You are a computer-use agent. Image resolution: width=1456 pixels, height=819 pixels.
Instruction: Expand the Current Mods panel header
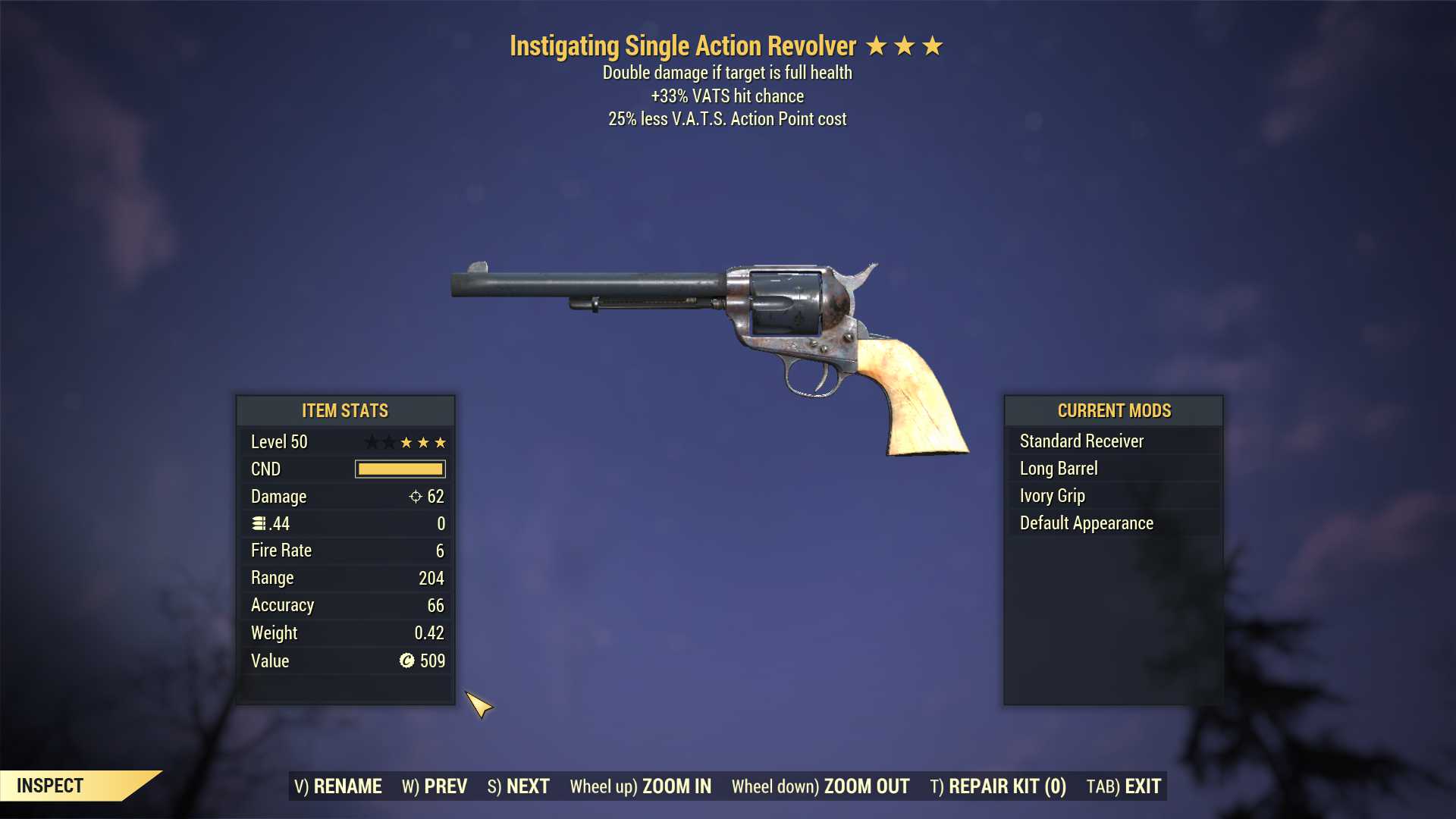(1114, 410)
